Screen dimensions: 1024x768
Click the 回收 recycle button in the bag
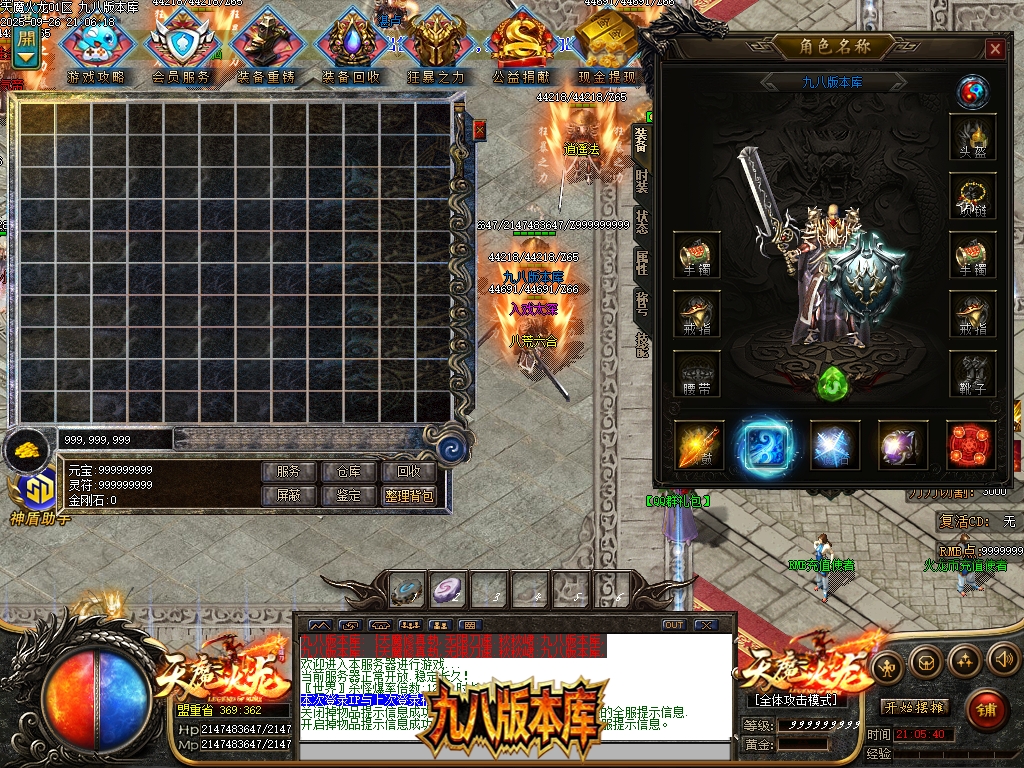pos(409,472)
